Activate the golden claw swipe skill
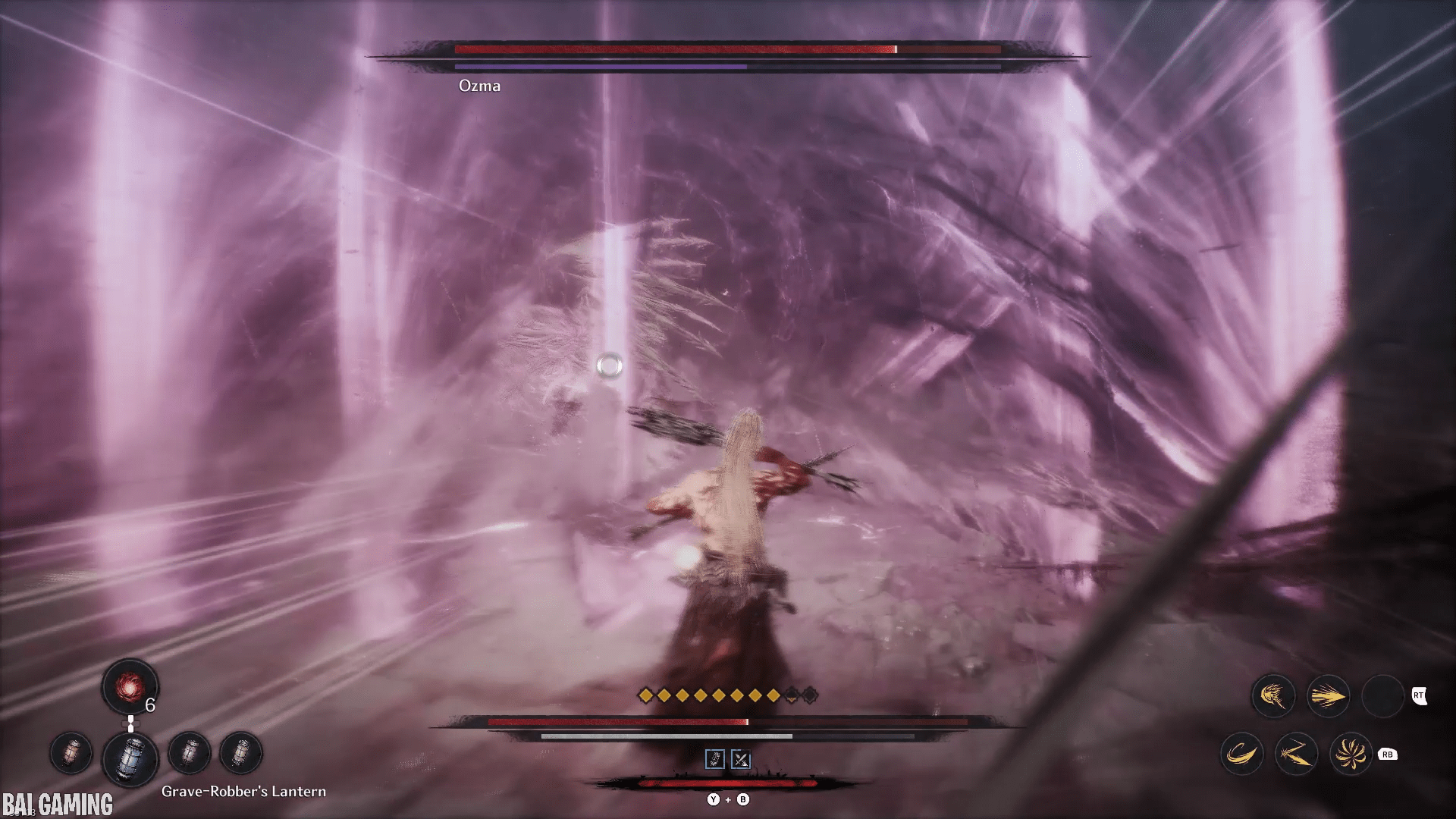The image size is (1456, 819). pos(1272,695)
